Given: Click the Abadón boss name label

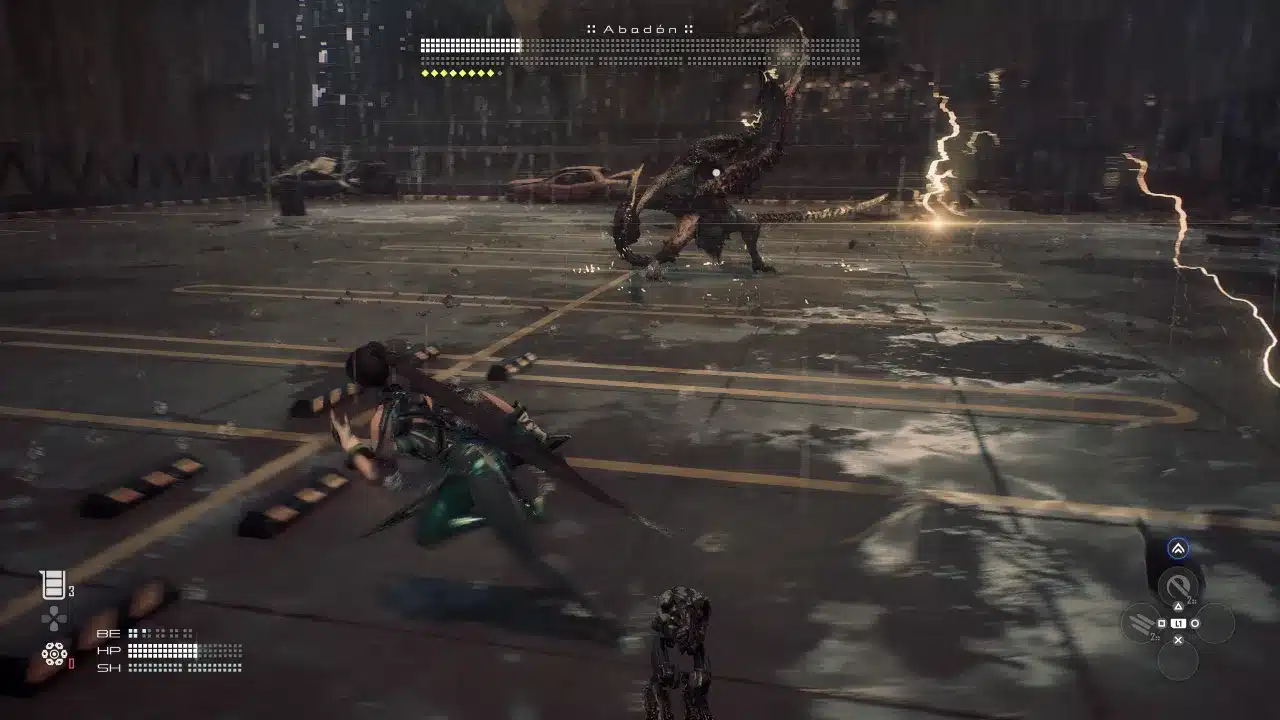Looking at the screenshot, I should pos(640,28).
